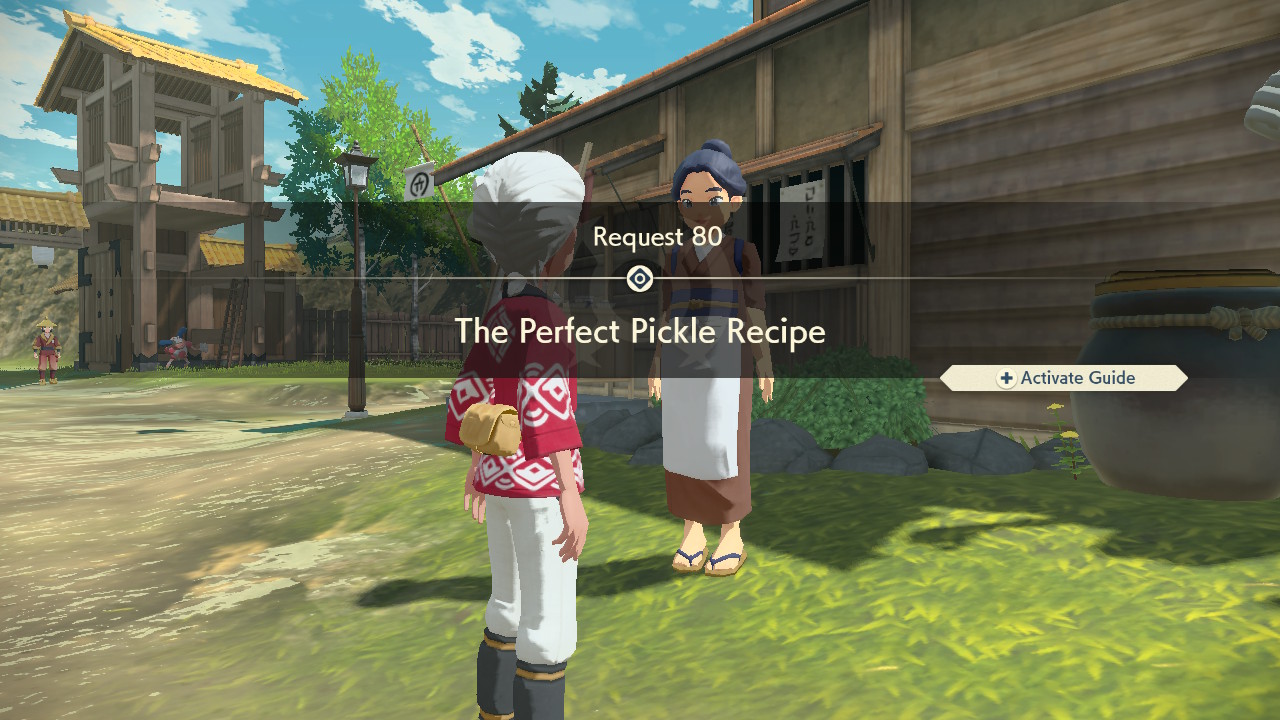Activate the guide for this request
1280x720 pixels.
click(x=1065, y=378)
